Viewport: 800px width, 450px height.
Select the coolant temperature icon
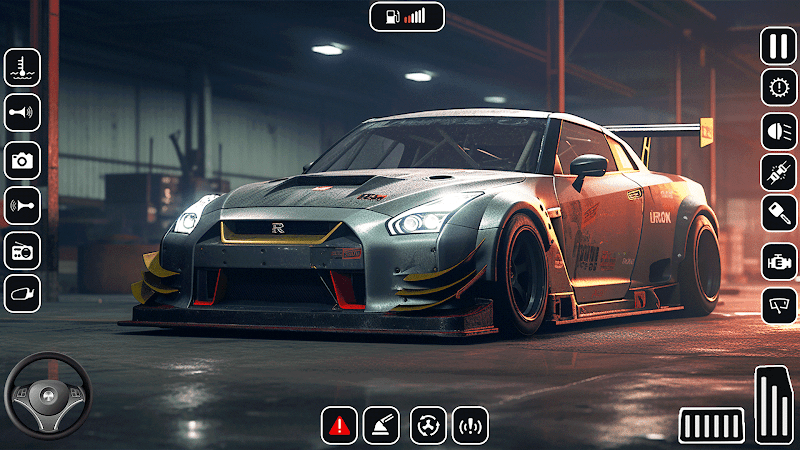tap(22, 67)
